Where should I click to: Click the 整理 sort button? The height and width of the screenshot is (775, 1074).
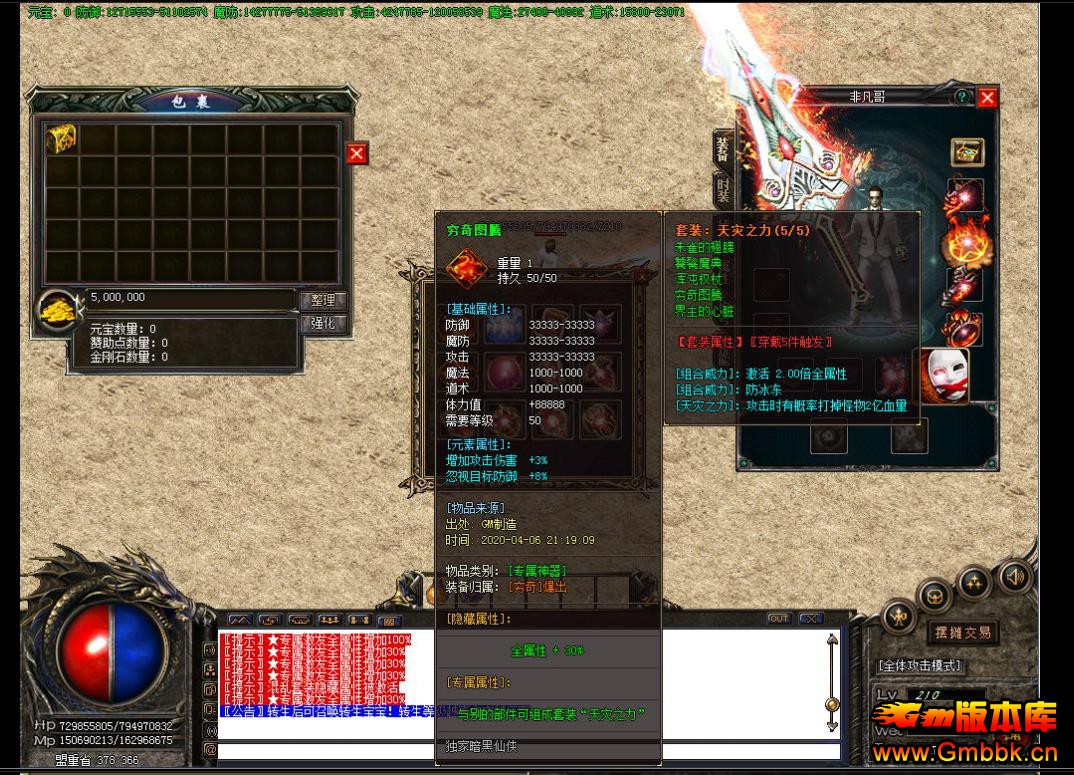click(x=323, y=300)
